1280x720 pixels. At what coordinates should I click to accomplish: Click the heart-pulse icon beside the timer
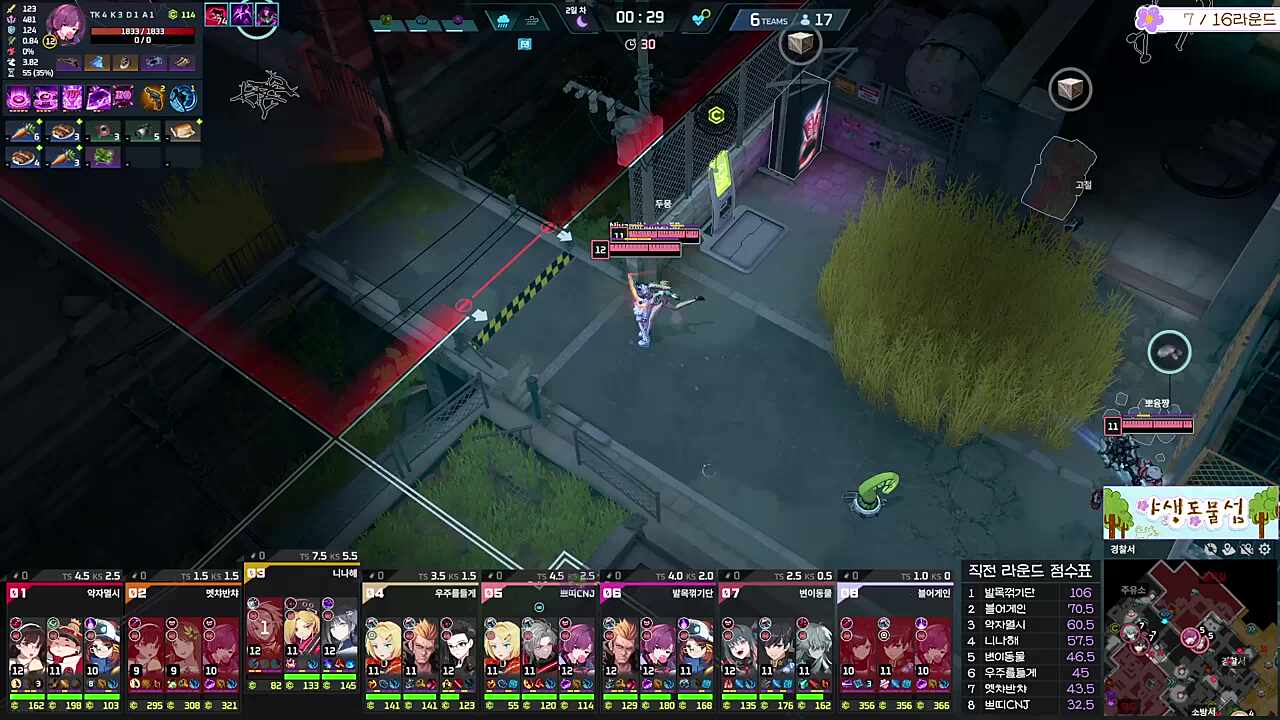(x=698, y=18)
